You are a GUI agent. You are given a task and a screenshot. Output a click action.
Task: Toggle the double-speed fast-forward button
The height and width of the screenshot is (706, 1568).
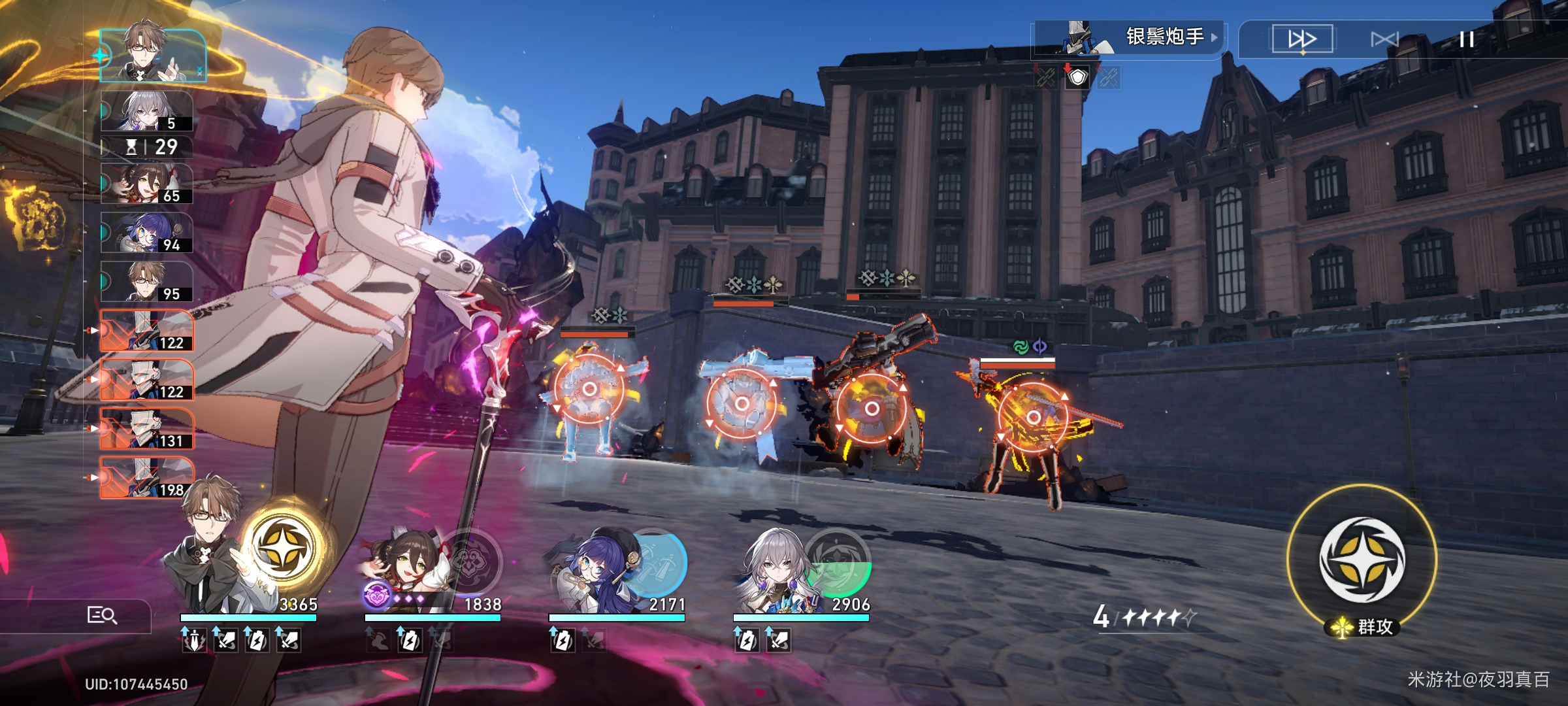pos(1301,39)
